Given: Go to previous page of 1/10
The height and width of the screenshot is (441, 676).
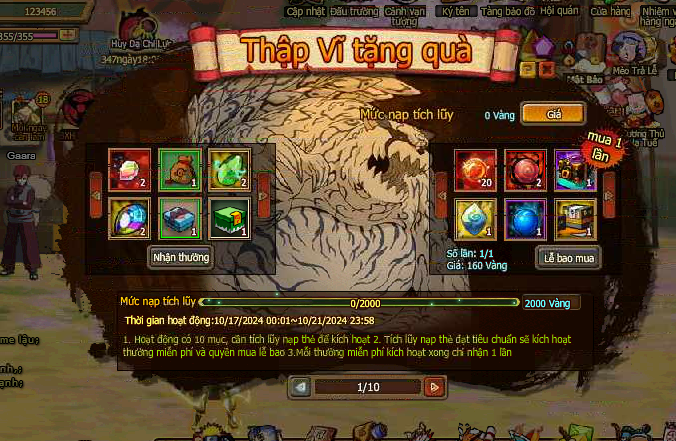Looking at the screenshot, I should 300,386.
